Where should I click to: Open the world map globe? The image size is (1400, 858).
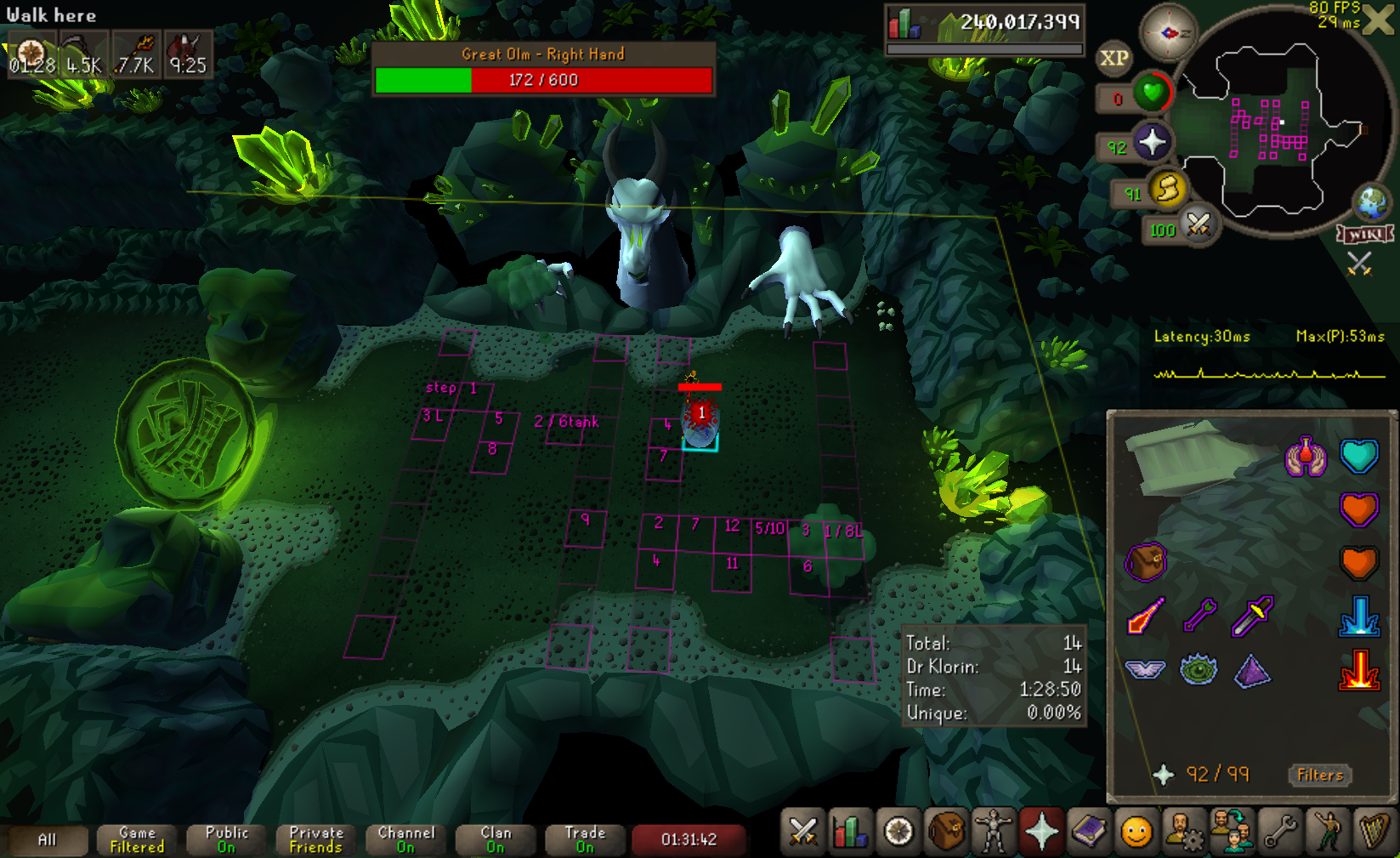pos(1372,202)
